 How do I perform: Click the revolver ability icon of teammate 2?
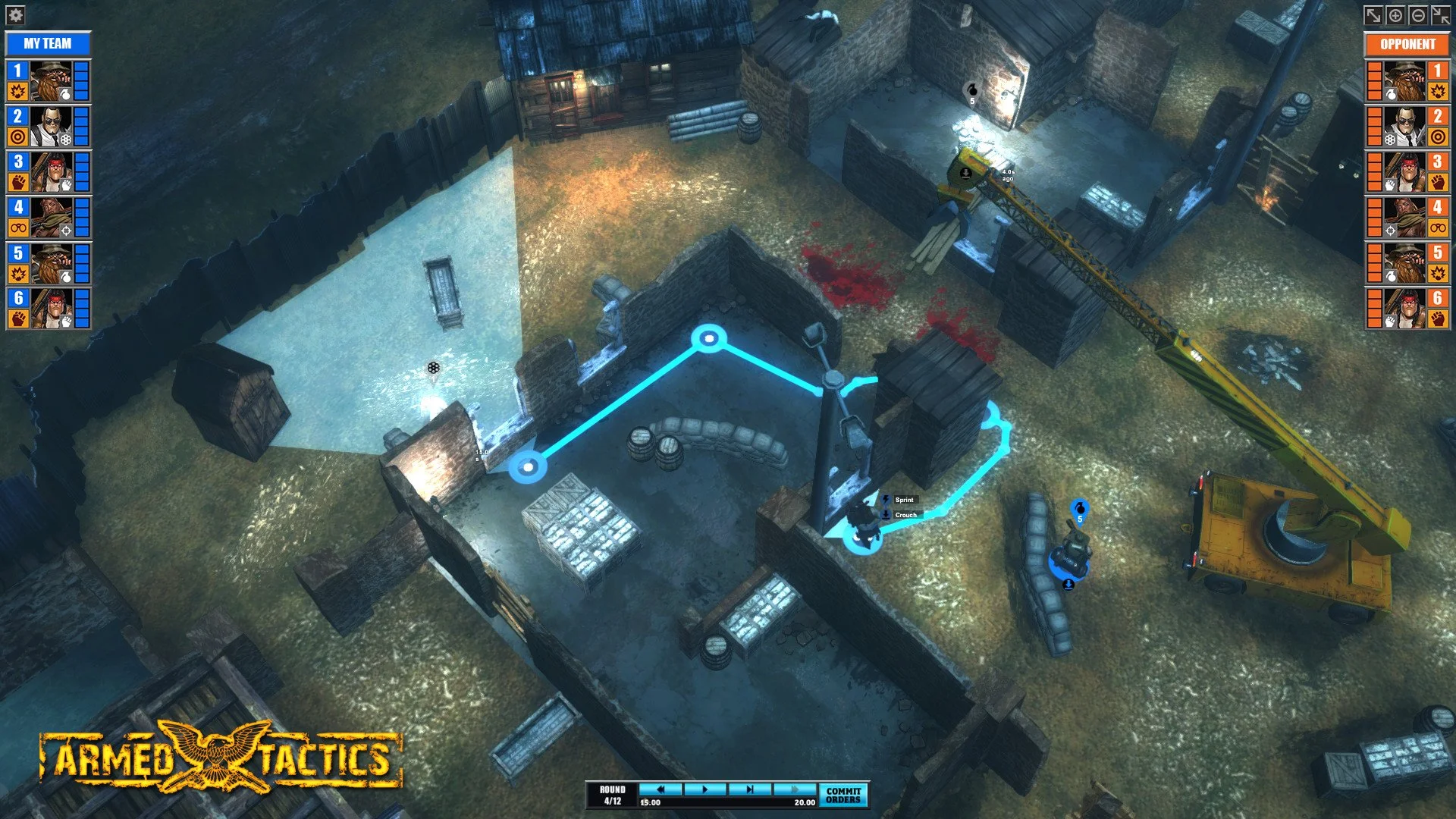tap(64, 140)
